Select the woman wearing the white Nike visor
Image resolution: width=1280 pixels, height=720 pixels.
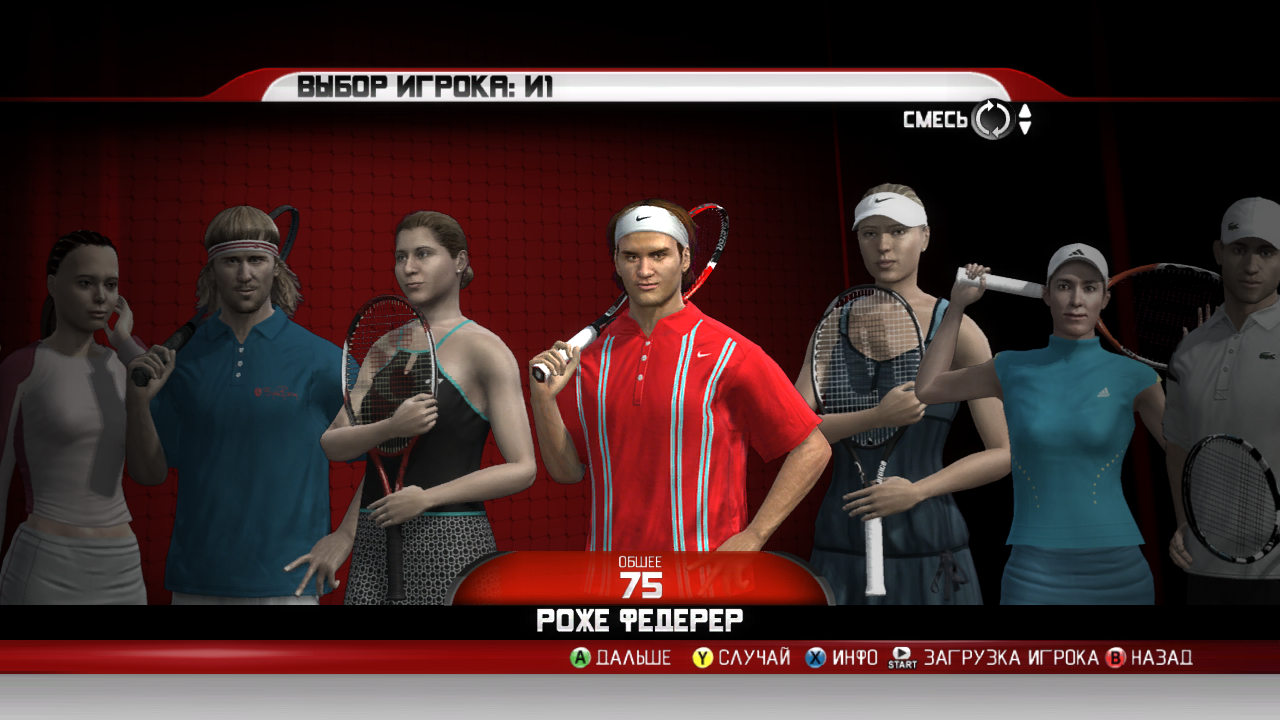click(880, 400)
